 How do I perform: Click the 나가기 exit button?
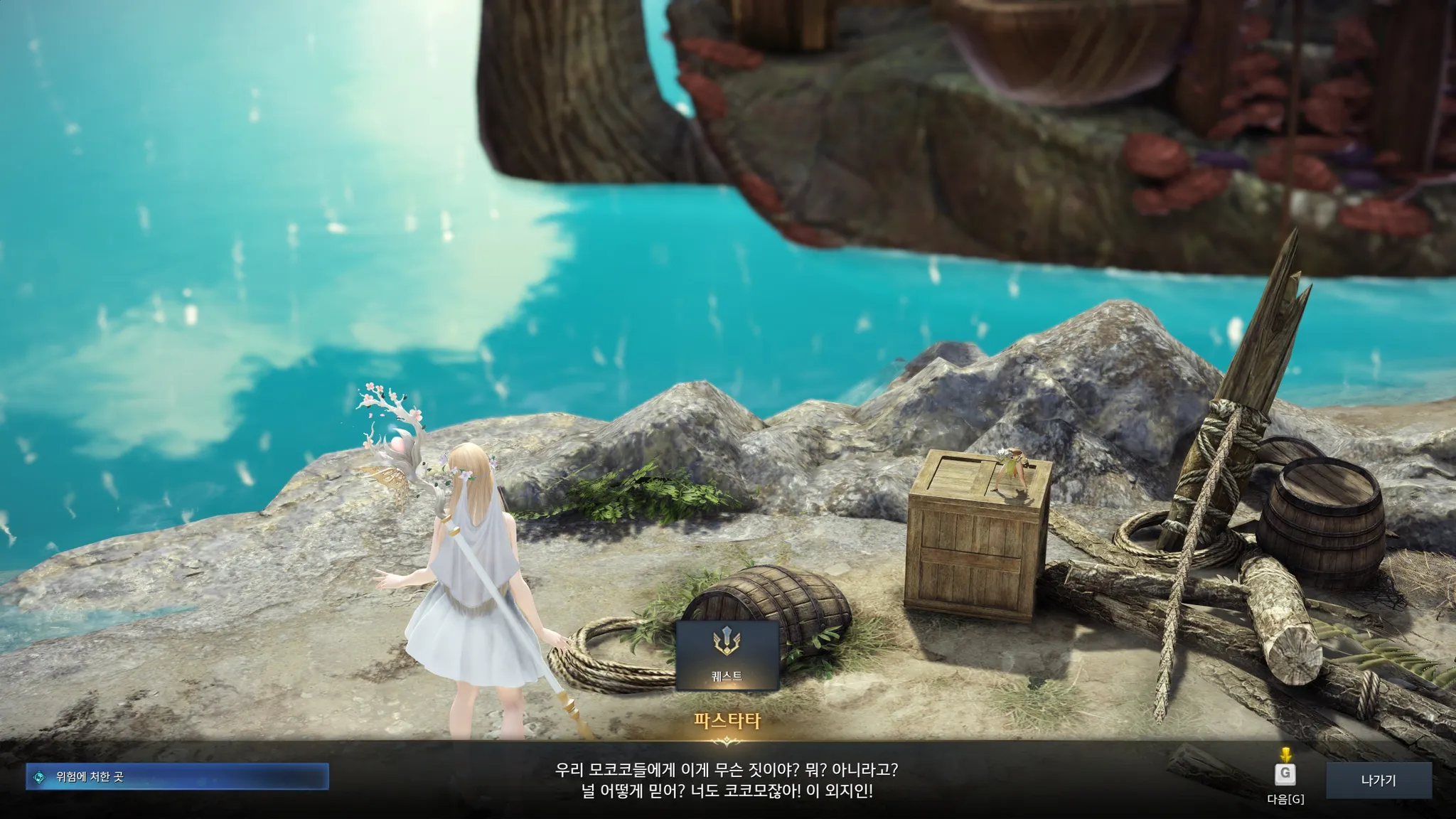coord(1379,780)
